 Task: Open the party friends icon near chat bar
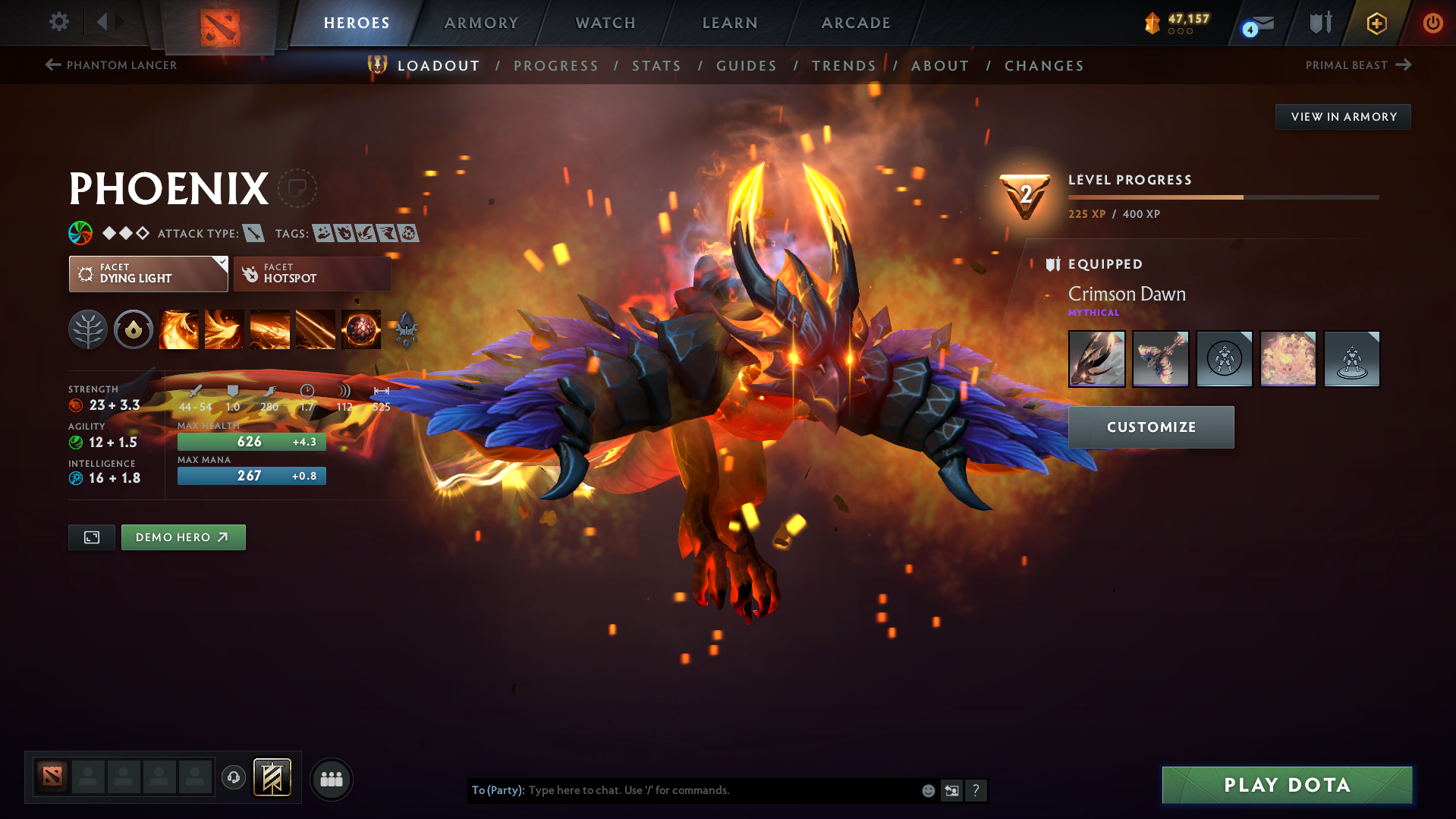point(332,779)
